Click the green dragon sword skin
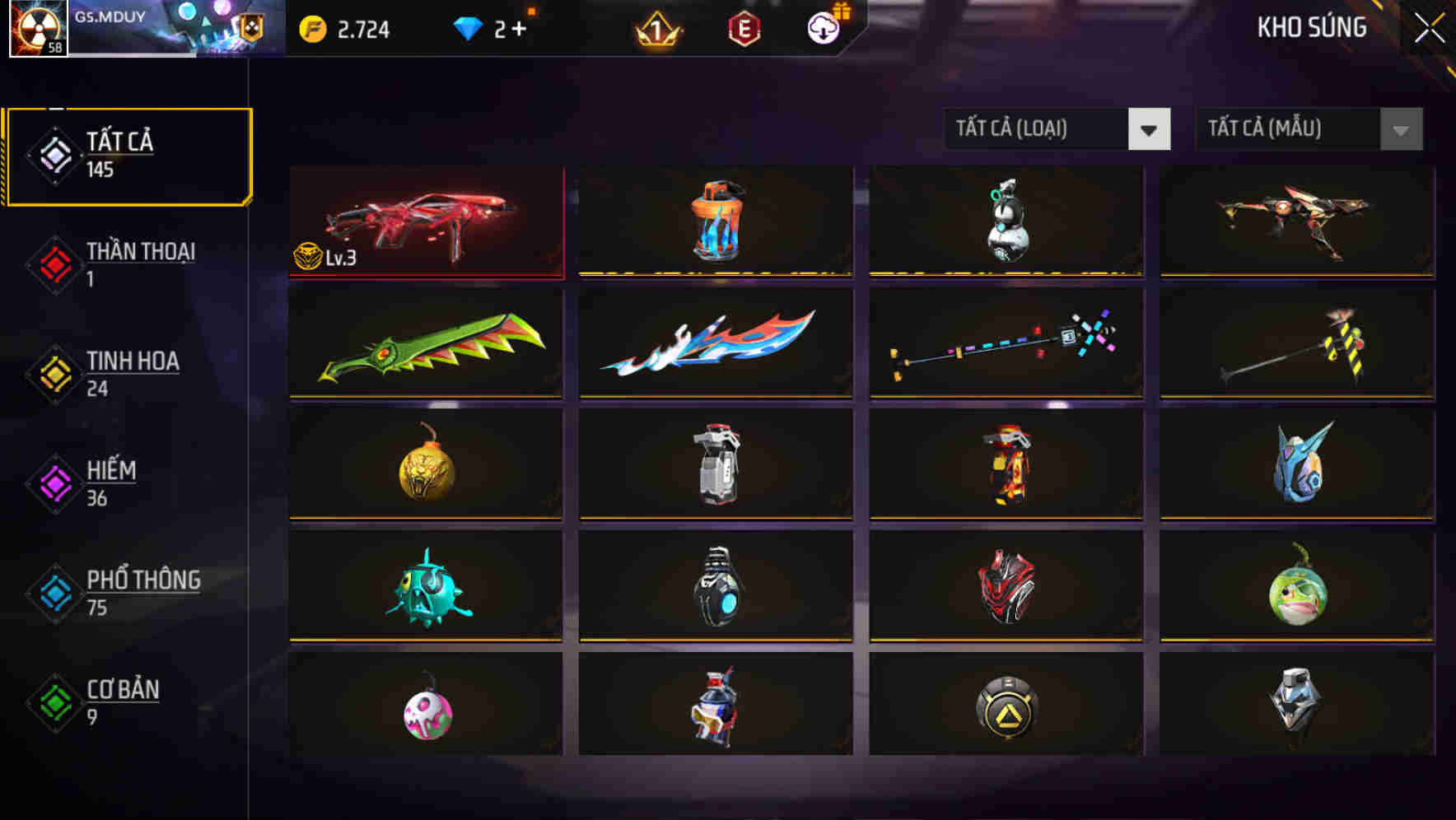This screenshot has height=820, width=1456. pyautogui.click(x=425, y=344)
